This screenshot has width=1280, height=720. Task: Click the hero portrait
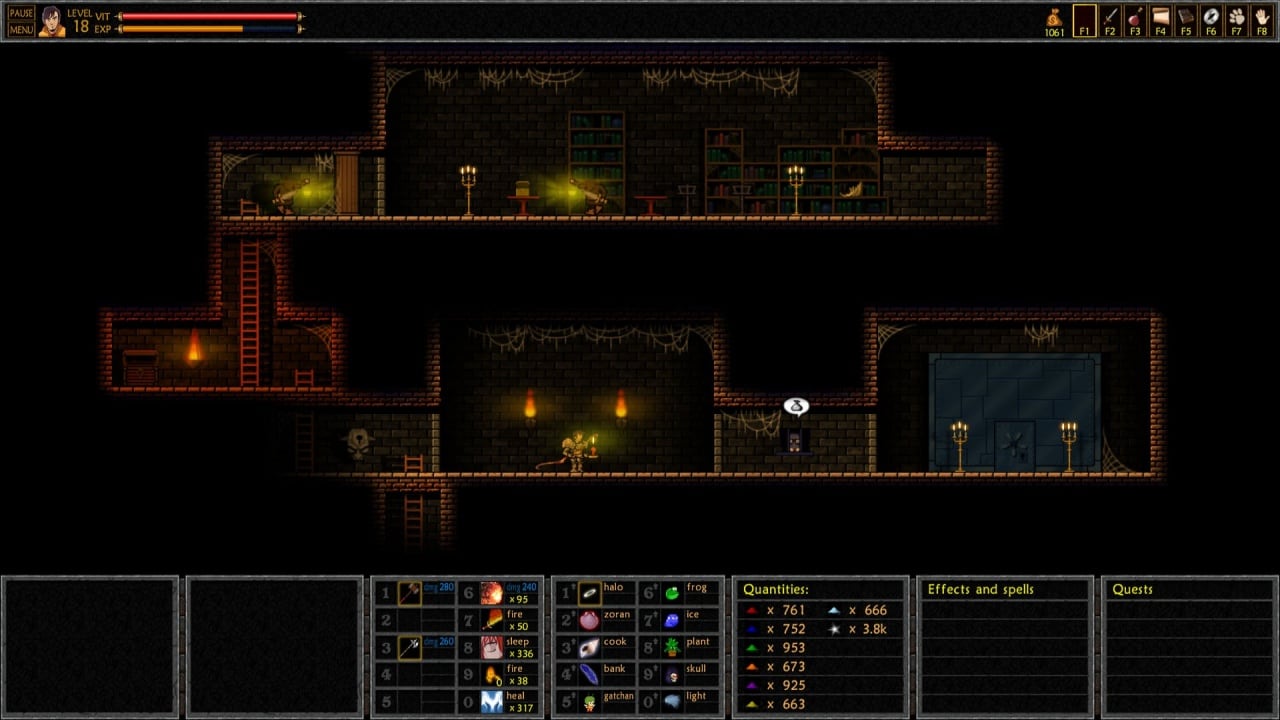[x=51, y=21]
